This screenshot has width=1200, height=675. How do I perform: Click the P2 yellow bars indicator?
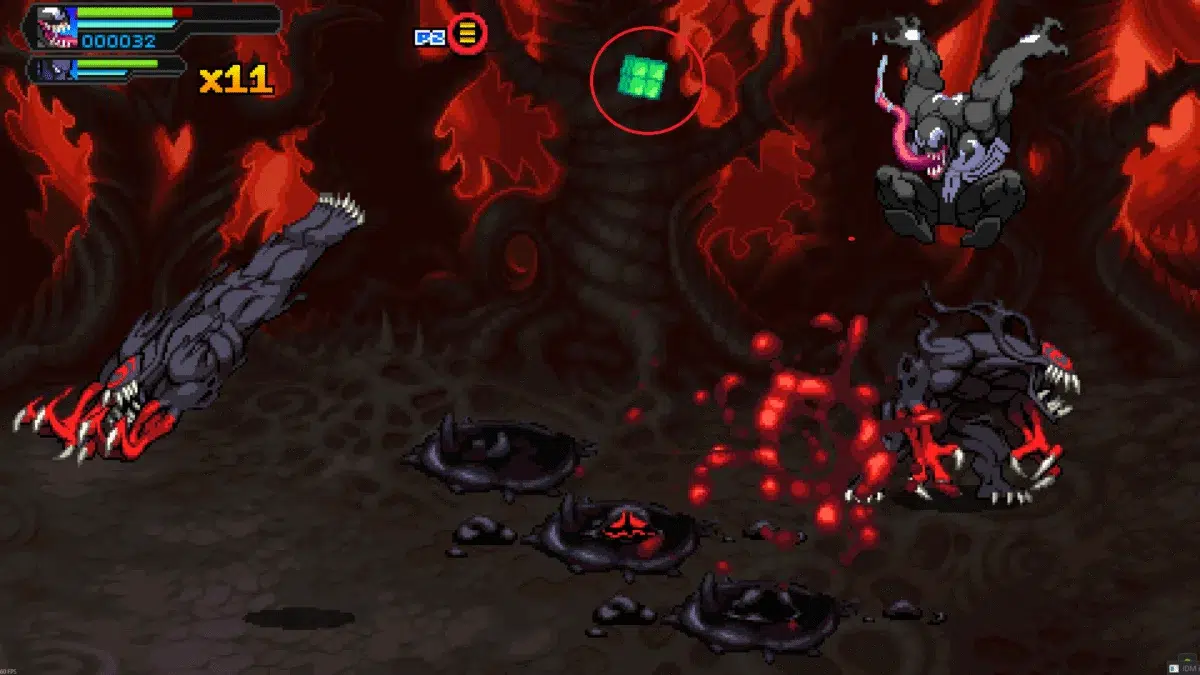(x=467, y=35)
